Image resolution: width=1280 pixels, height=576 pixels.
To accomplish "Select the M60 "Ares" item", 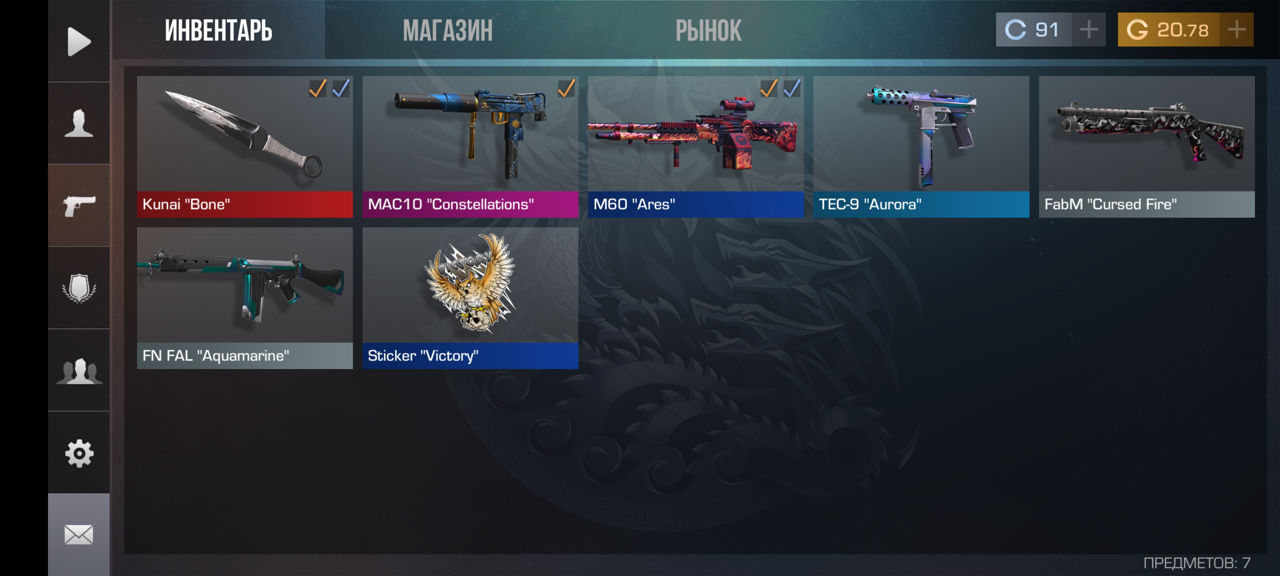I will (x=696, y=146).
